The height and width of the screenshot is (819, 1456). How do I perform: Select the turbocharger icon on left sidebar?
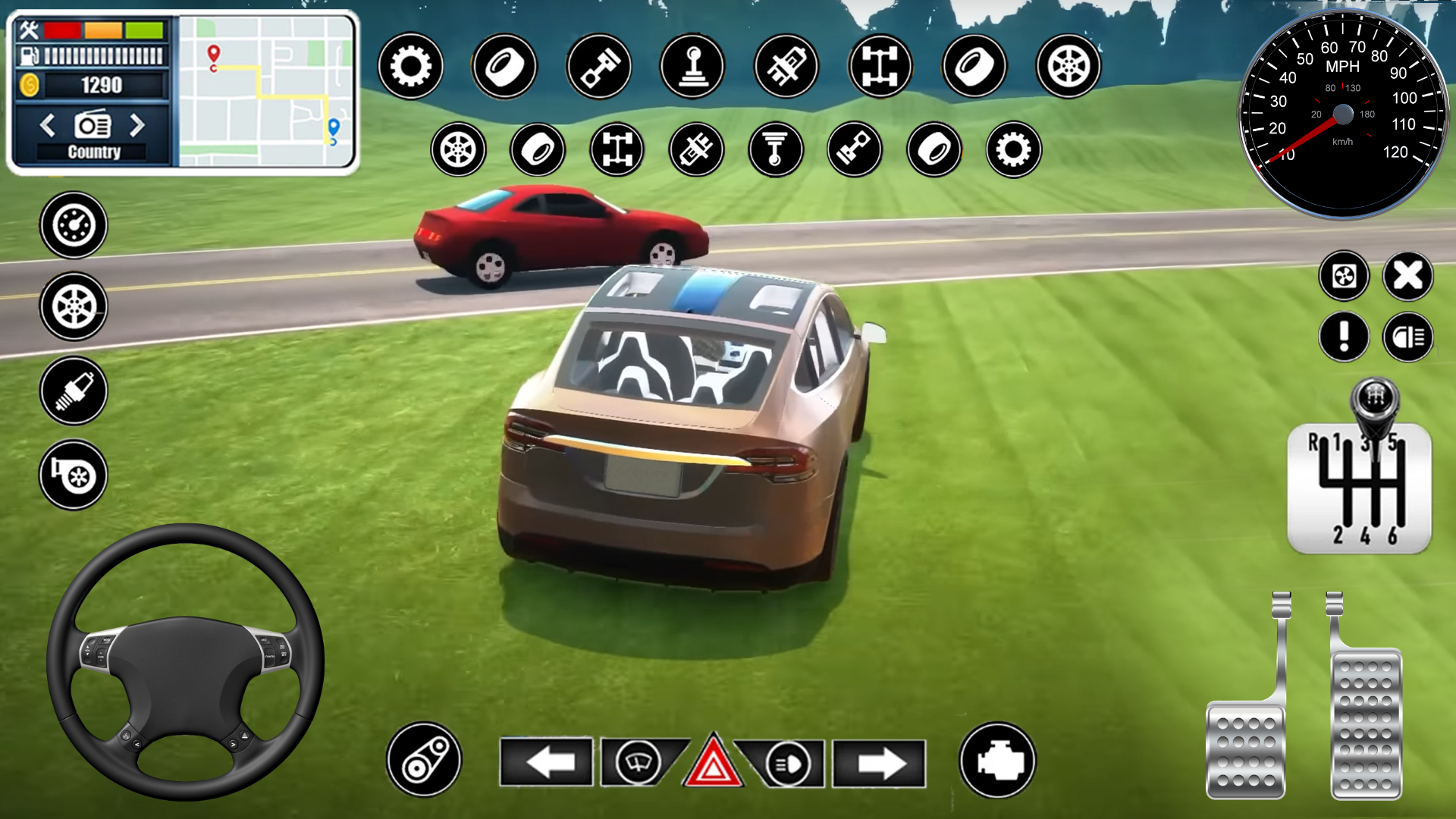pos(73,474)
